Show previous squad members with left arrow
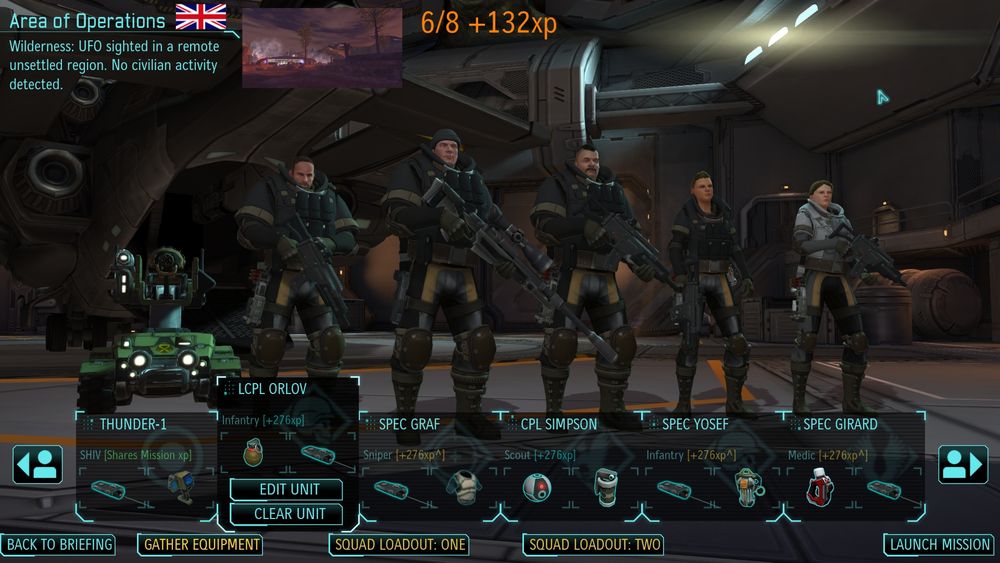The width and height of the screenshot is (1000, 563). coord(38,465)
